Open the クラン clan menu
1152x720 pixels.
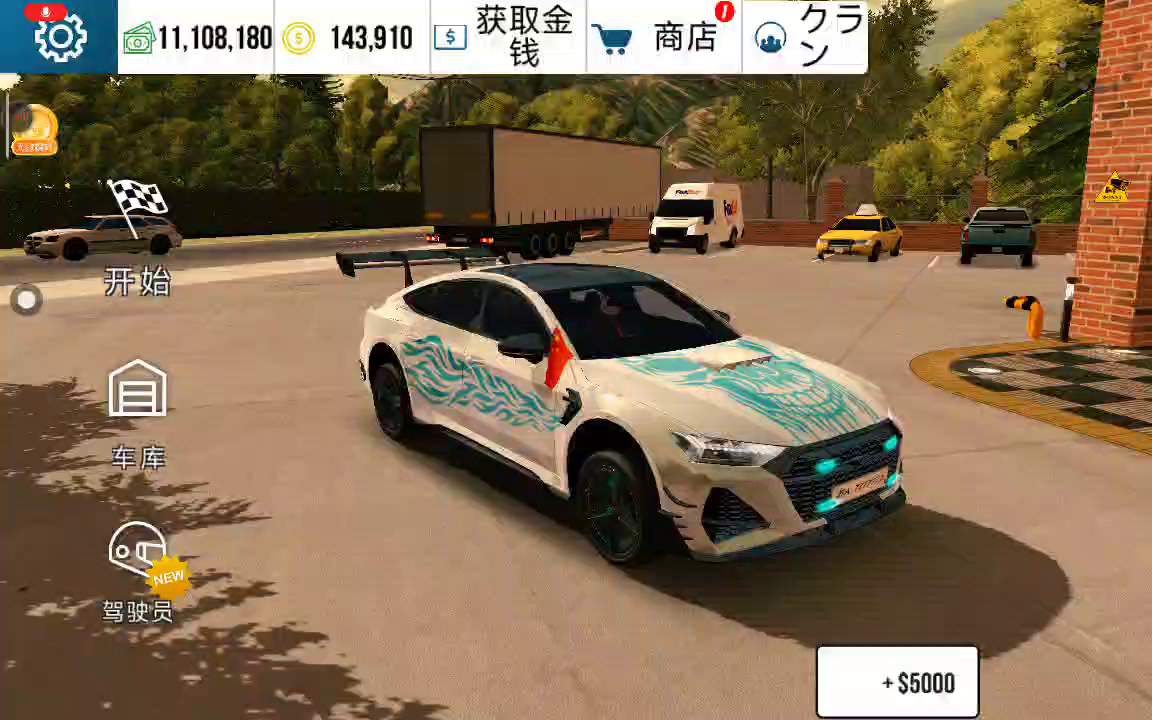tap(805, 37)
